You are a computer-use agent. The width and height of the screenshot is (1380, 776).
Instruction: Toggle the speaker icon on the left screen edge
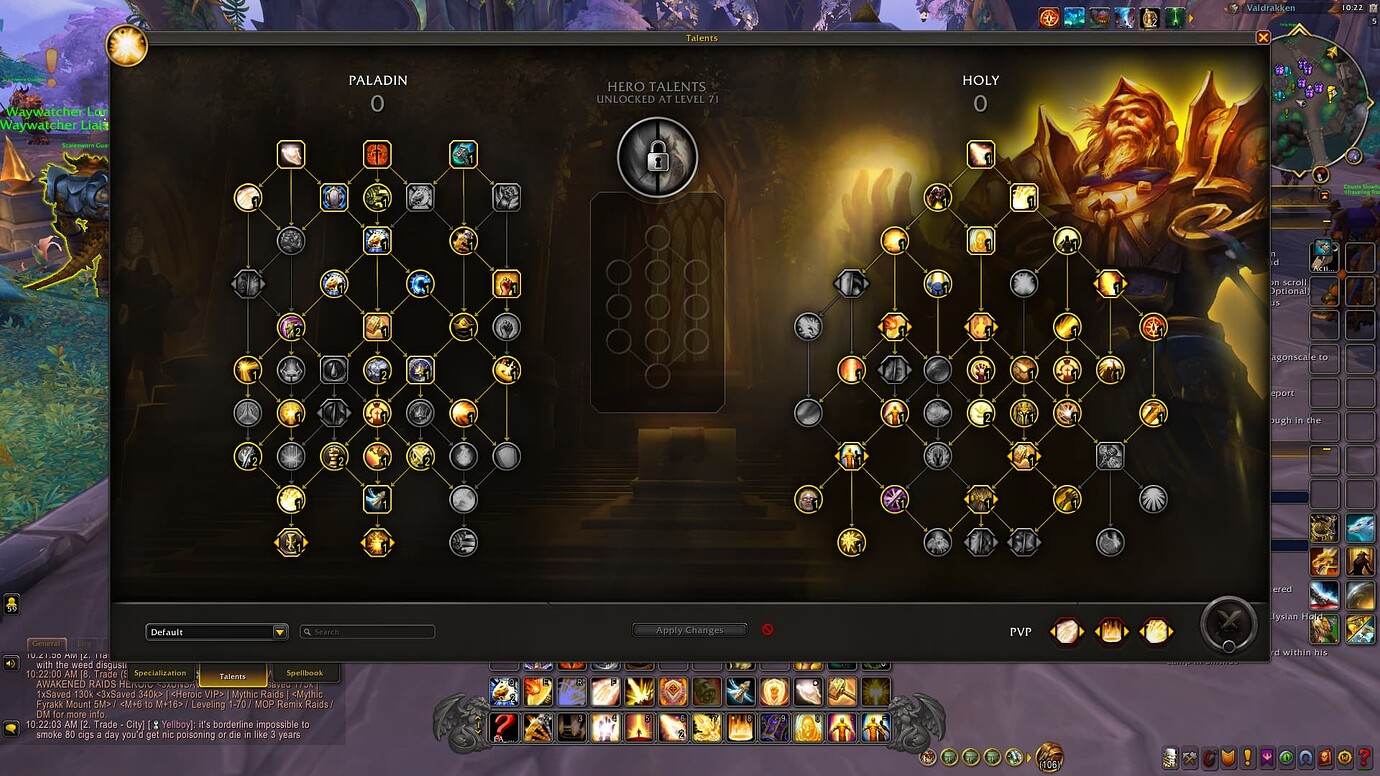click(x=10, y=663)
